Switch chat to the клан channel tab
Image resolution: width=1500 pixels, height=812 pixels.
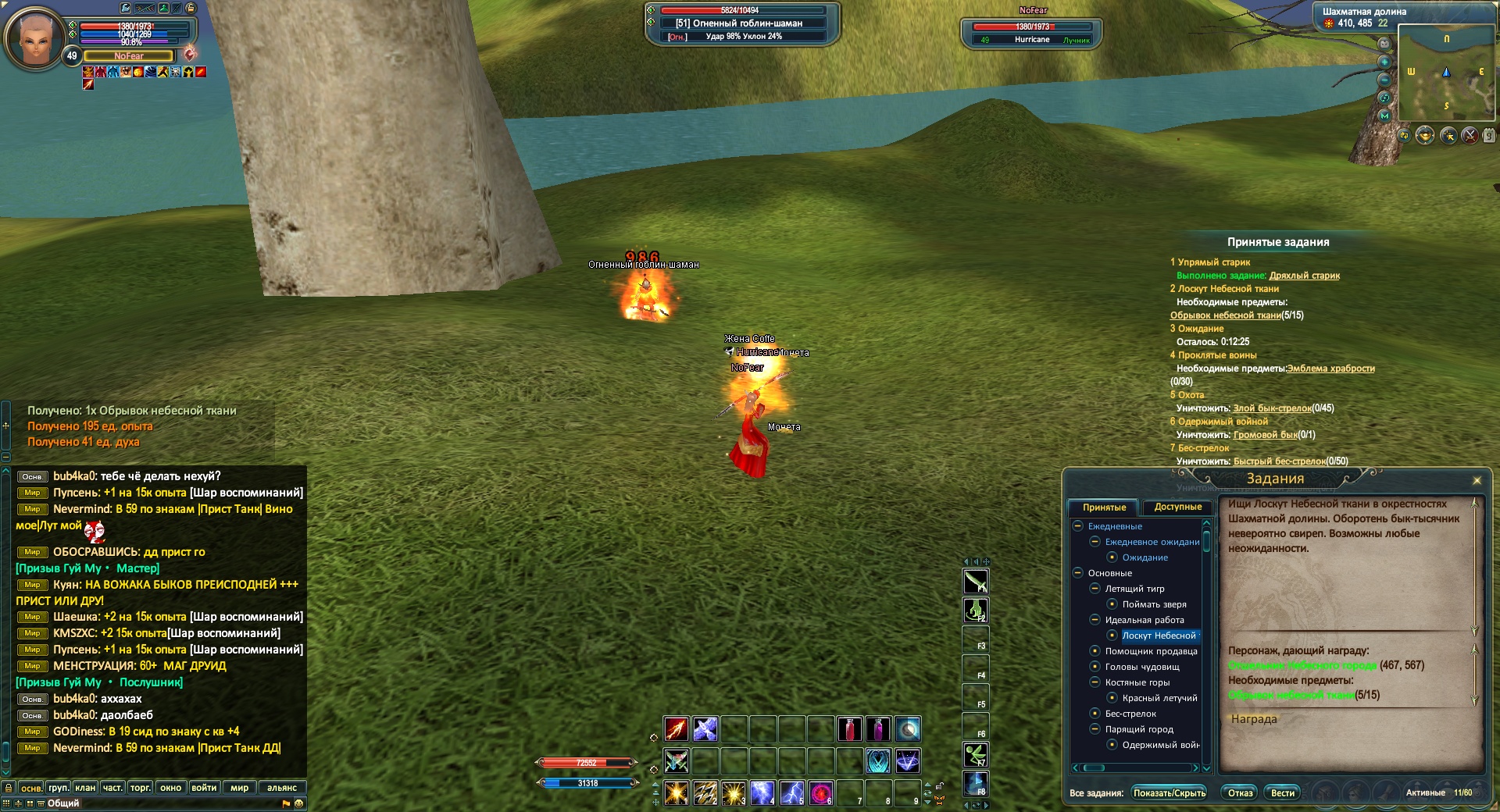tap(84, 788)
